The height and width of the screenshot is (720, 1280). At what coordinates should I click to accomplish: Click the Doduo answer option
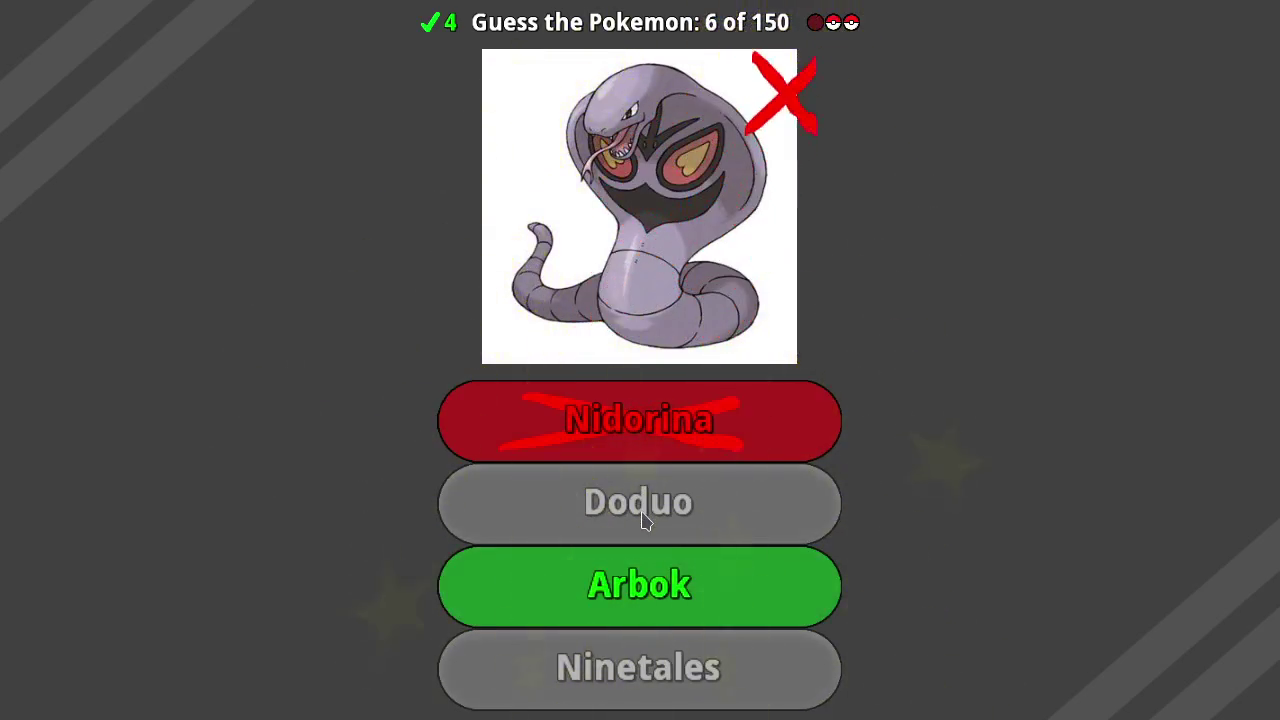pos(639,502)
